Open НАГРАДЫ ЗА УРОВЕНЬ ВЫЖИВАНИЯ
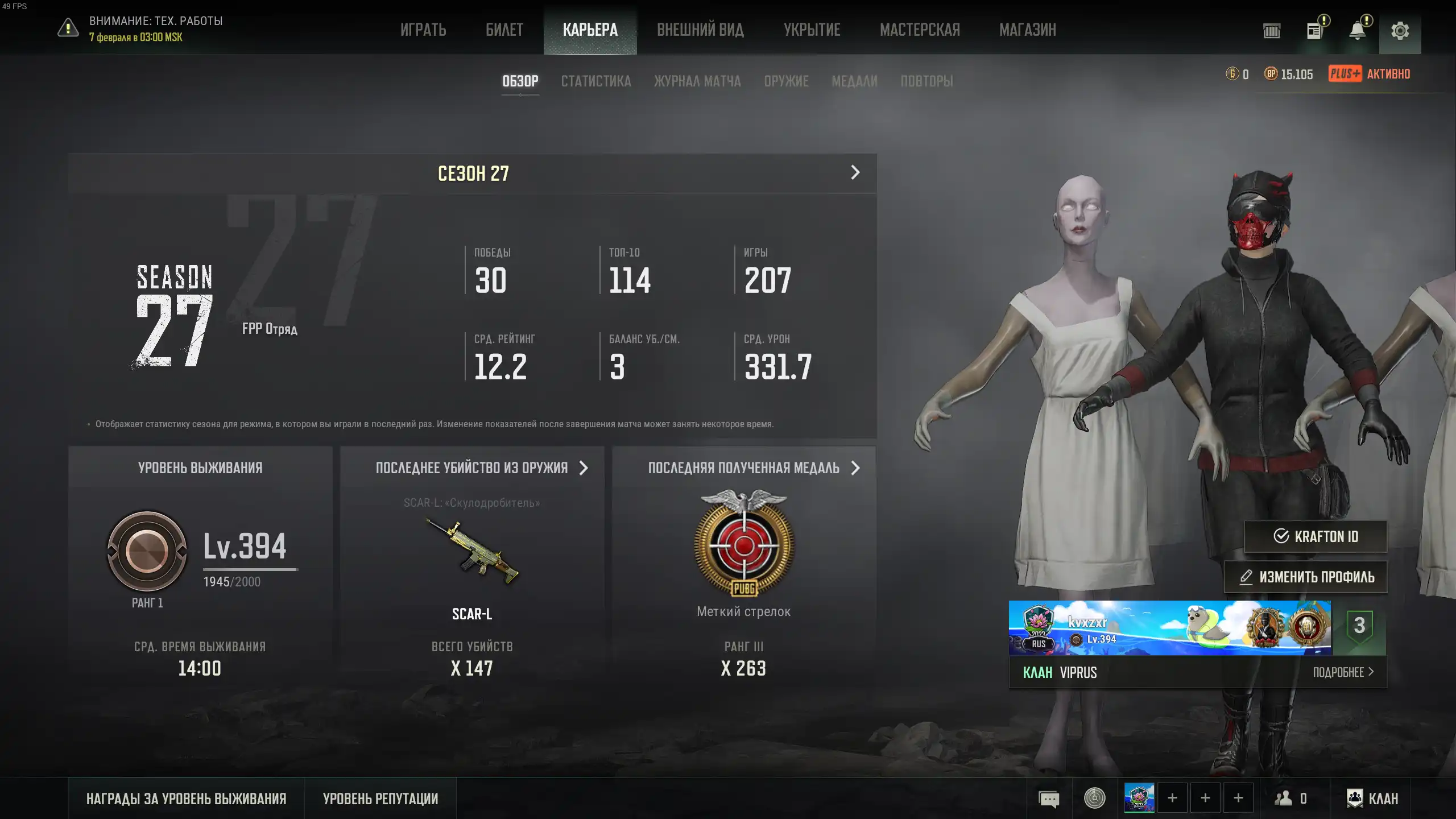This screenshot has width=1456, height=819. tap(186, 799)
